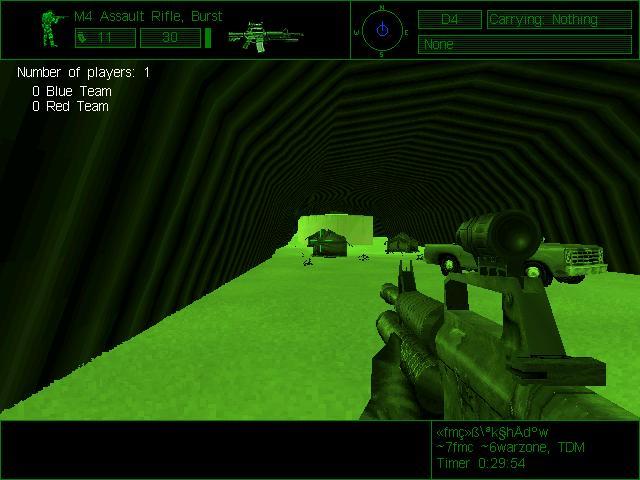Viewport: 640px width, 480px height.
Task: Select the soldier stance icon
Action: point(51,29)
